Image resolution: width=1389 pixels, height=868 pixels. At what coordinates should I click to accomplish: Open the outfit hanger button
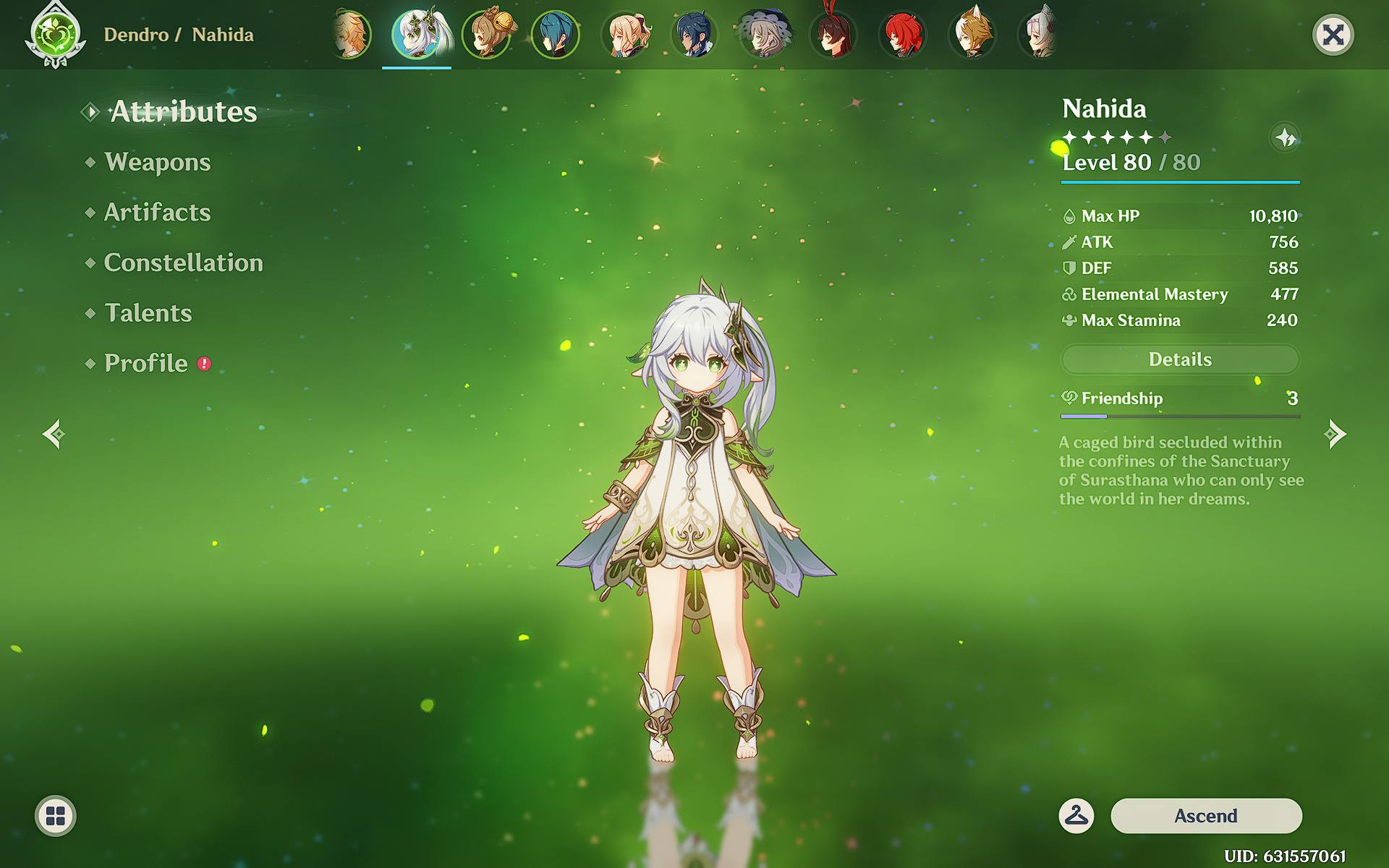[x=1076, y=816]
